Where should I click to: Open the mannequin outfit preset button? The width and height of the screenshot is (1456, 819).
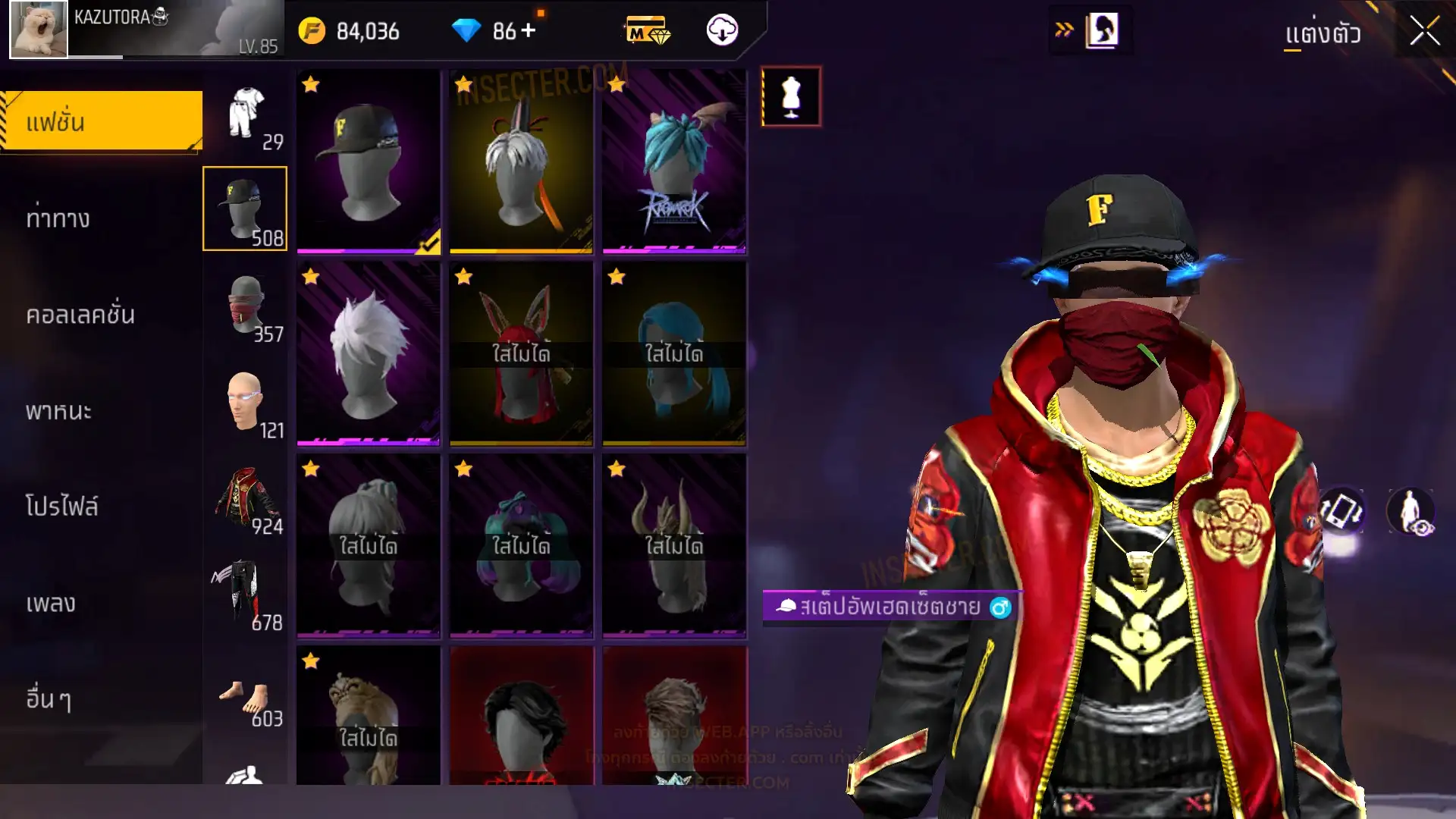tap(791, 96)
